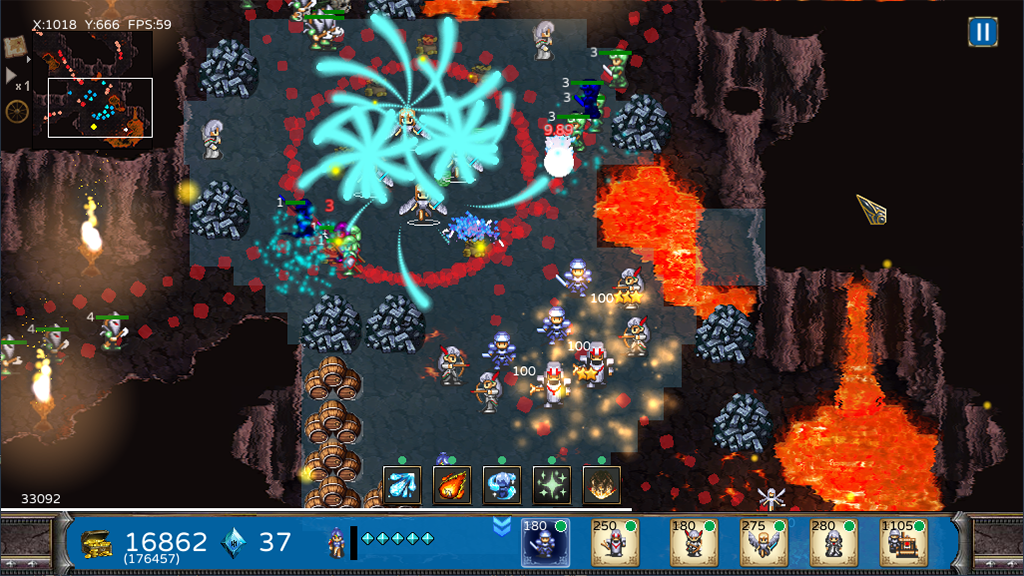
Task: Activate the ice shard spell
Action: (402, 485)
